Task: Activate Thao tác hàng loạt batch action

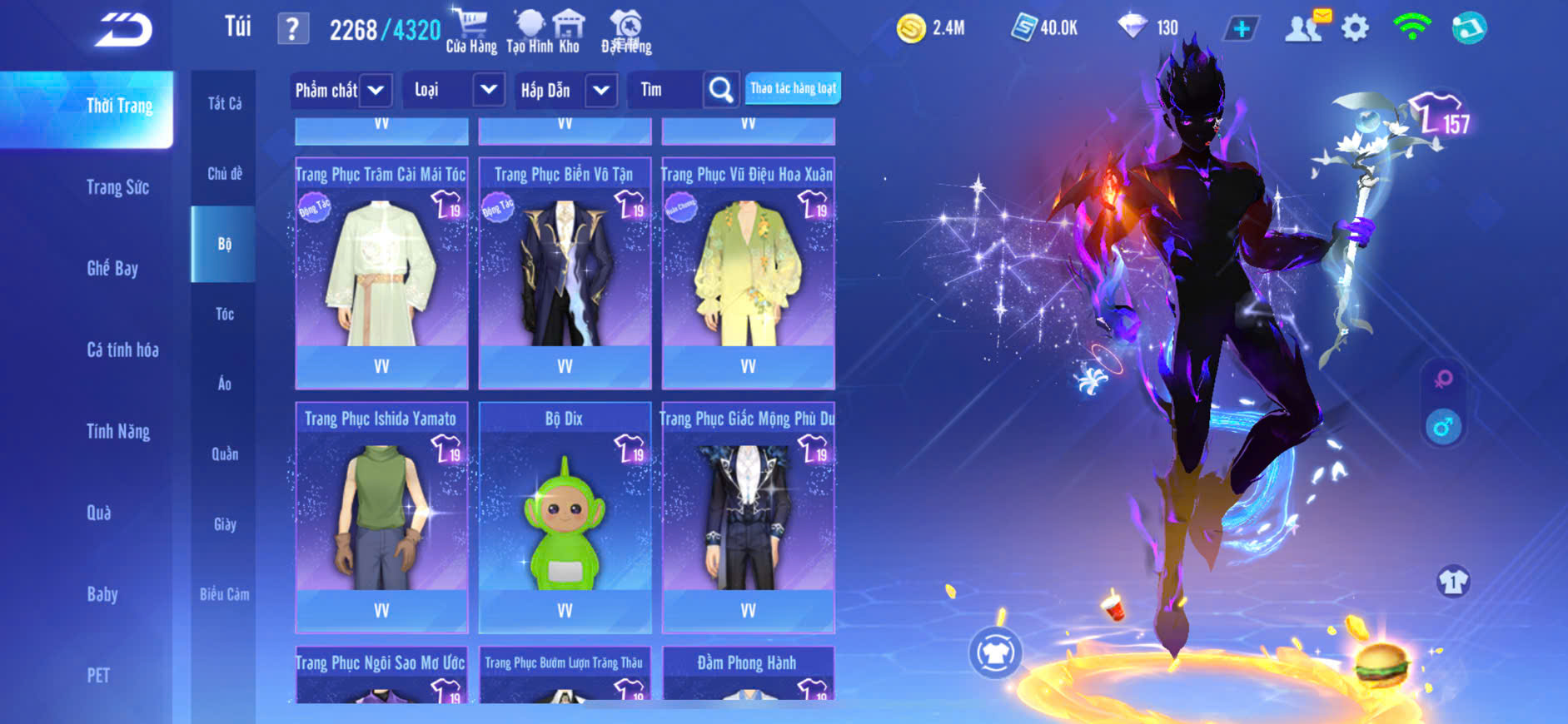Action: (793, 88)
